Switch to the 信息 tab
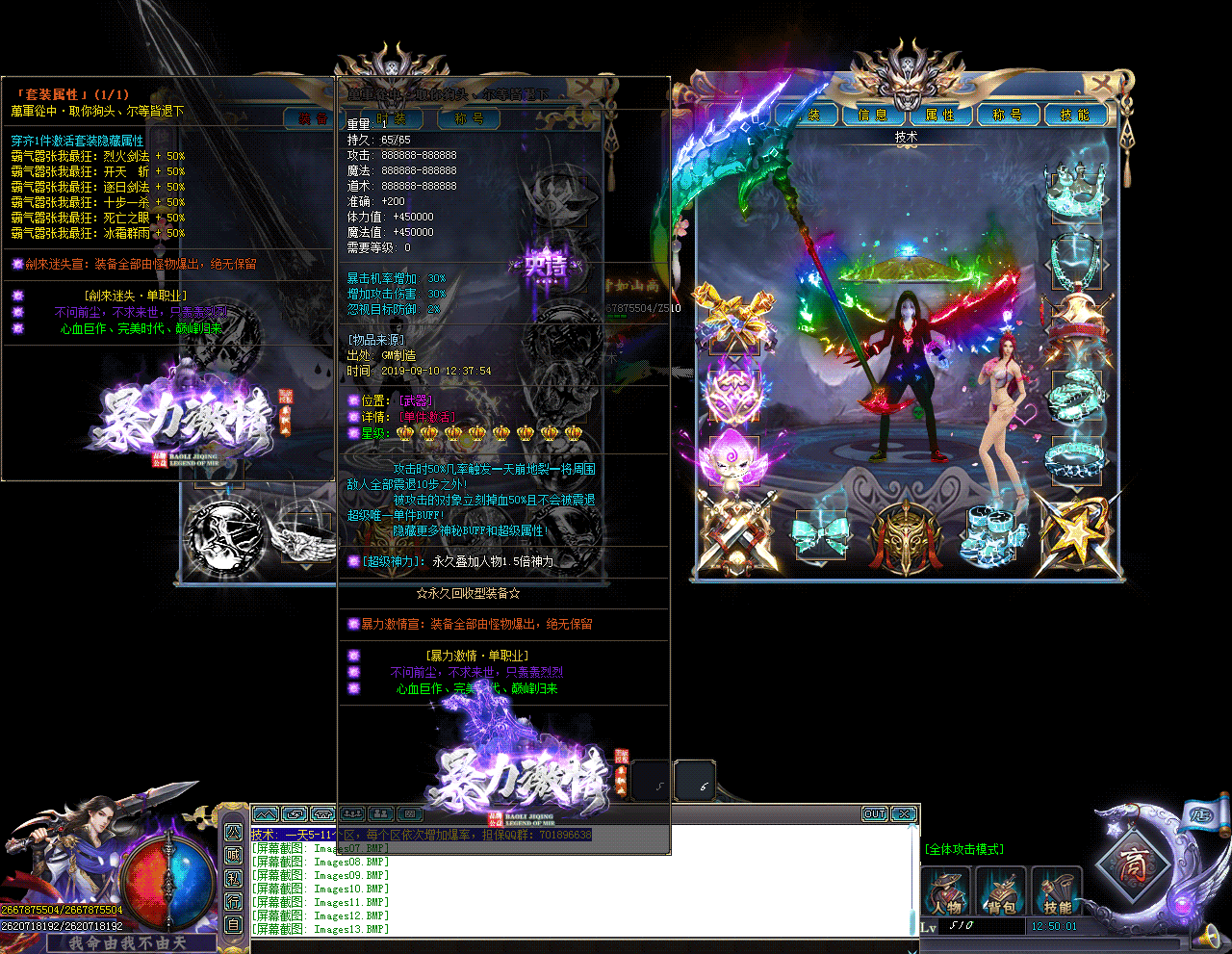This screenshot has width=1232, height=954. pos(873,116)
